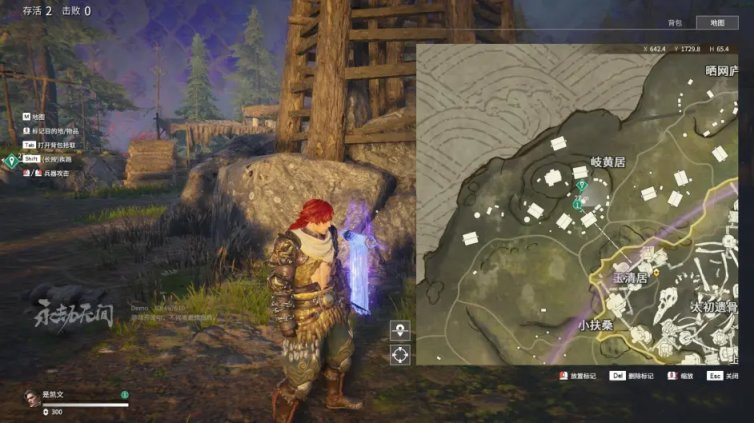Choose the 玉清居 location on the map
Viewport: 754px width, 423px height.
coord(630,279)
